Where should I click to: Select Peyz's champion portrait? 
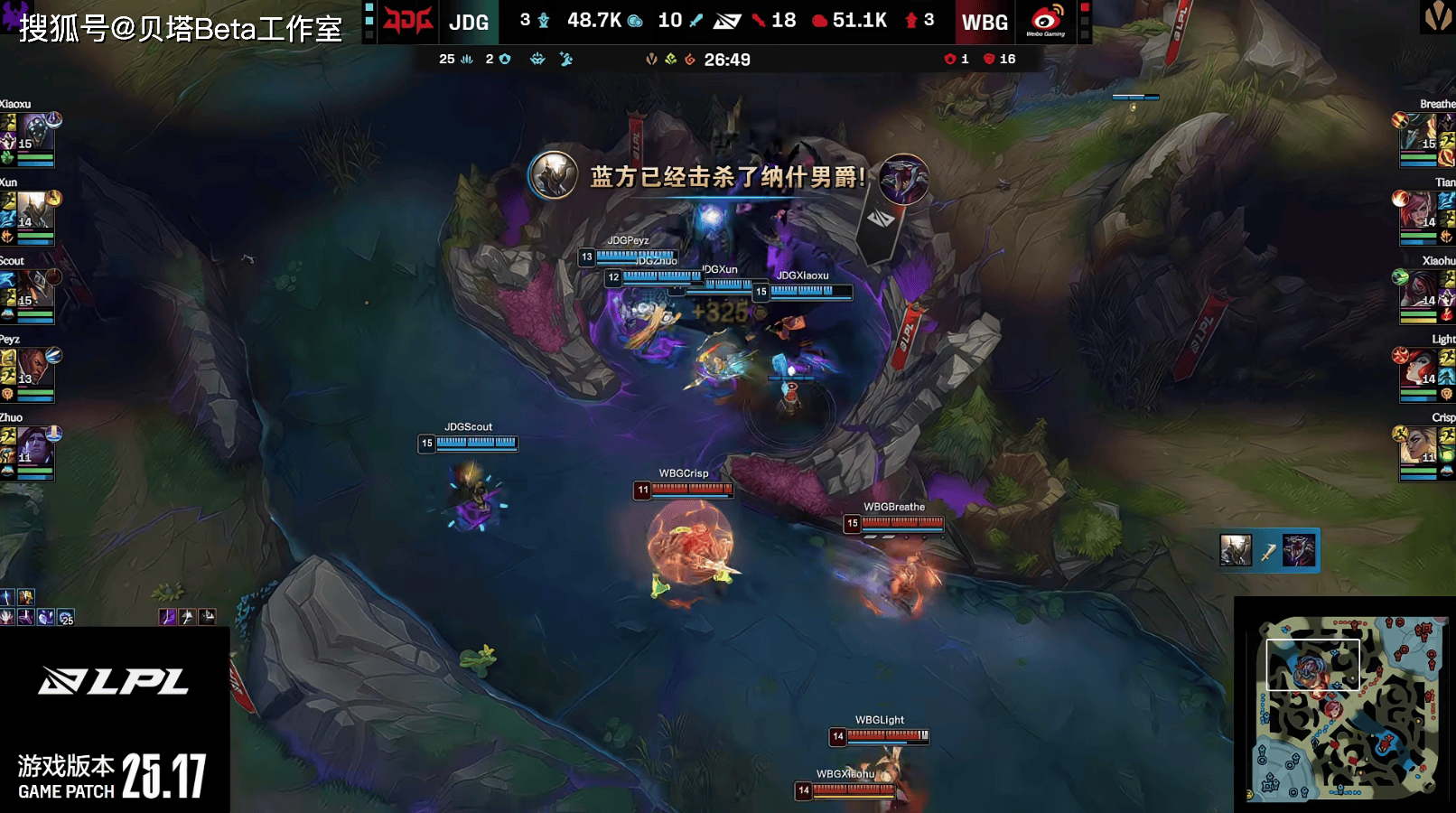pyautogui.click(x=34, y=369)
